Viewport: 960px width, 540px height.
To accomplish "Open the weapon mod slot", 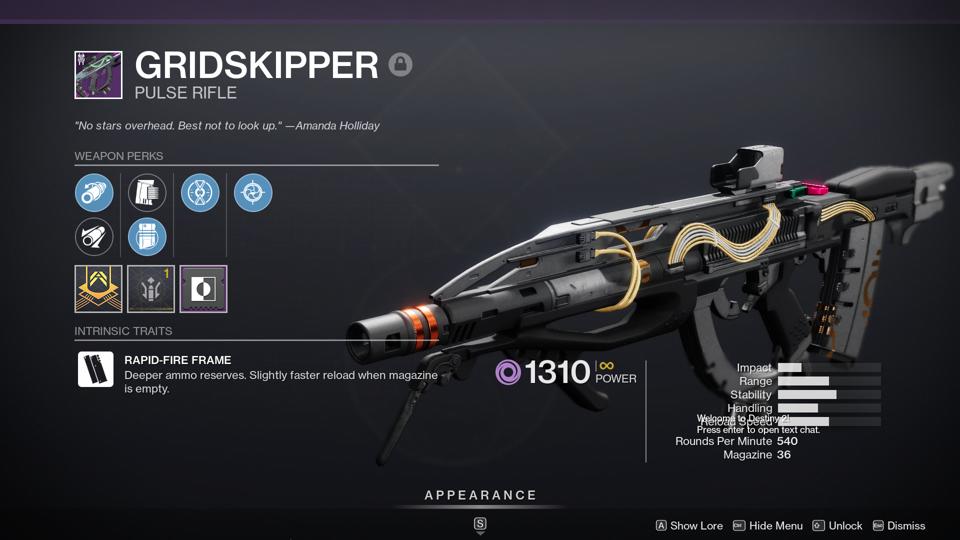I will coord(151,289).
